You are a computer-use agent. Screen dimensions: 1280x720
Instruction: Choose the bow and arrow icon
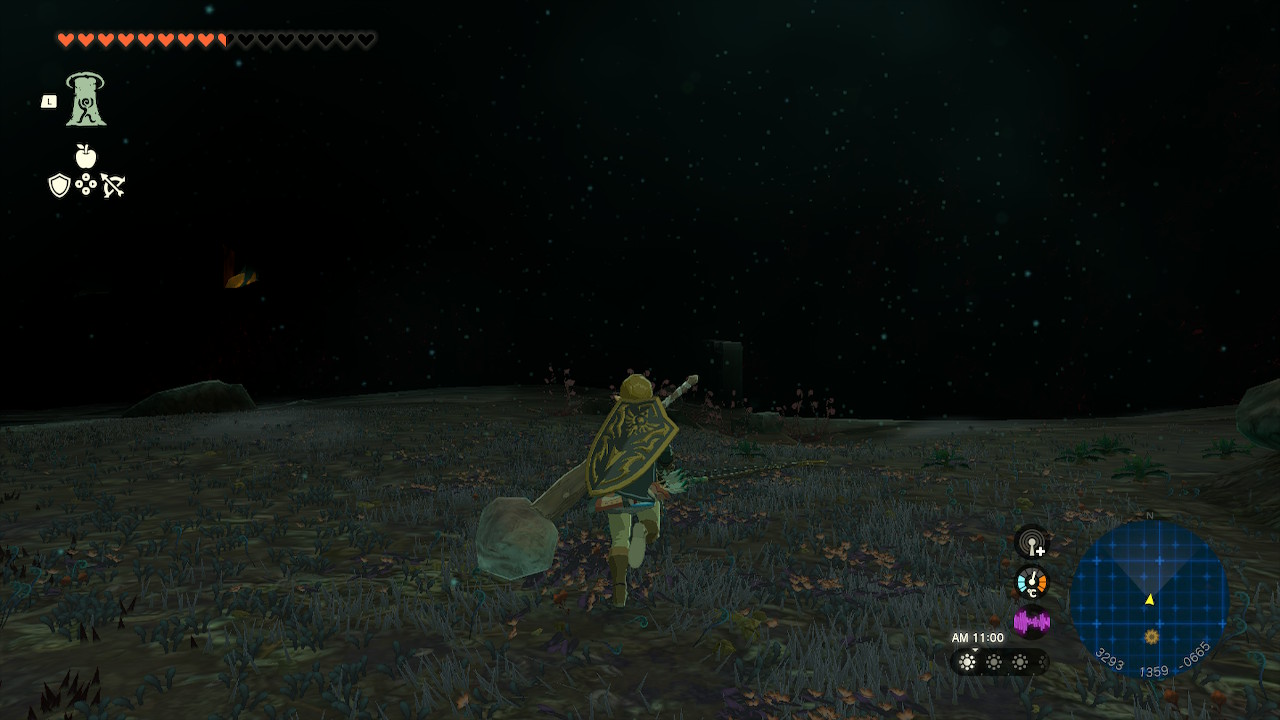(x=113, y=185)
